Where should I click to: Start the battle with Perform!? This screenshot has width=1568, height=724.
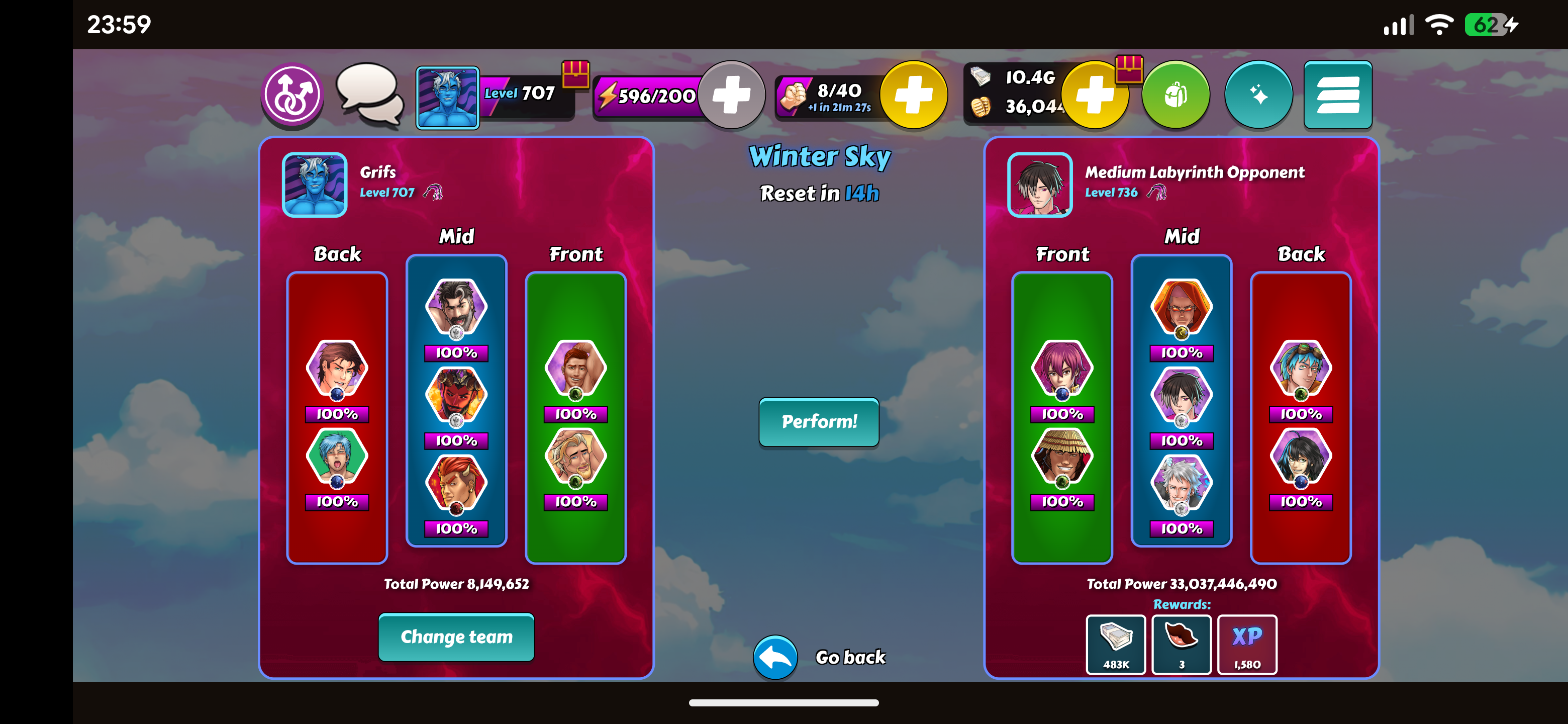[819, 421]
